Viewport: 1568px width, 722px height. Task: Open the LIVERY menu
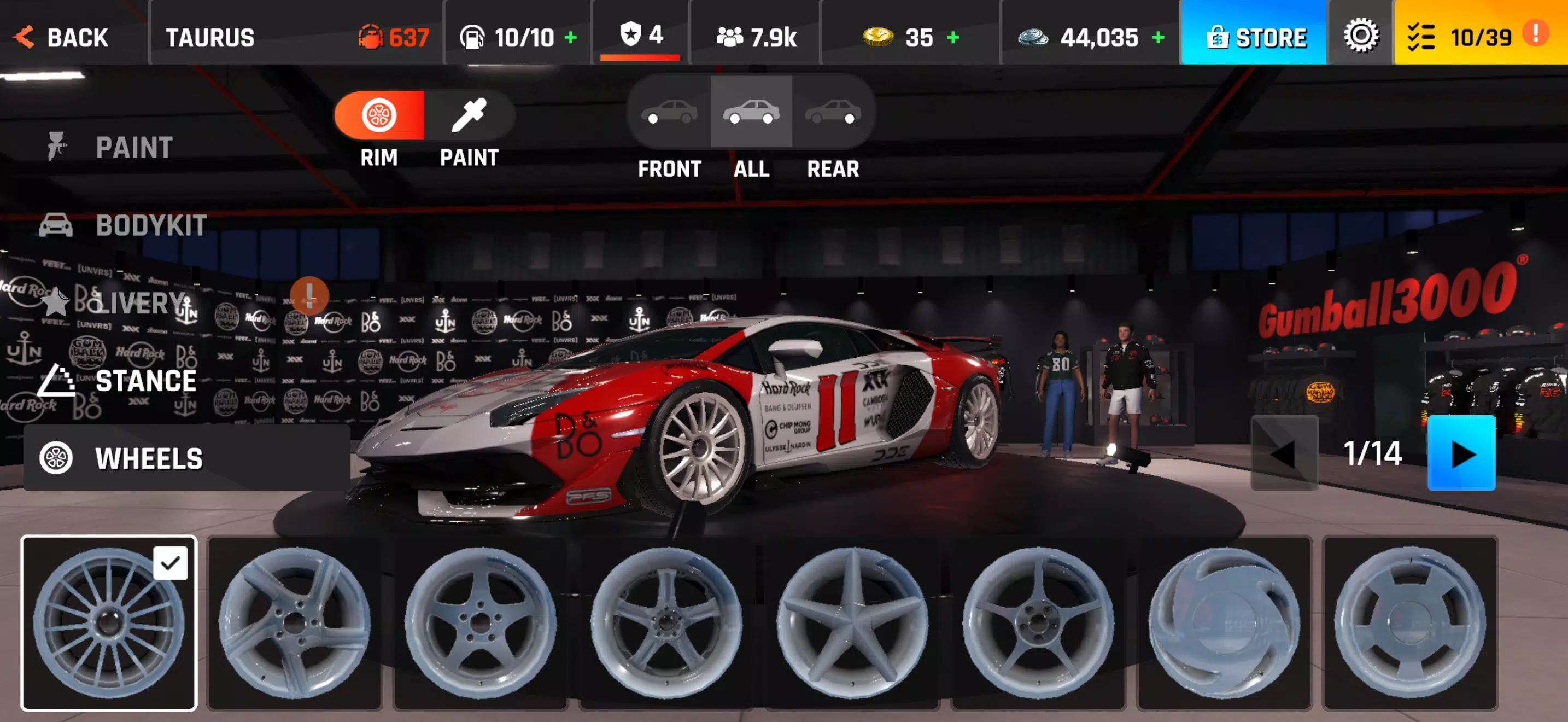click(x=140, y=302)
